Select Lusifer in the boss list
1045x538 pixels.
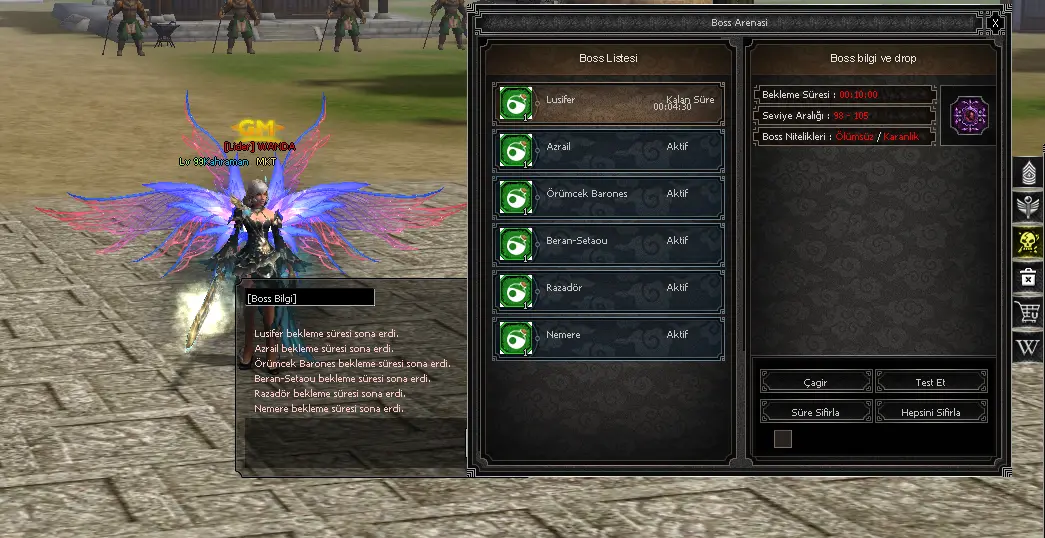click(608, 102)
